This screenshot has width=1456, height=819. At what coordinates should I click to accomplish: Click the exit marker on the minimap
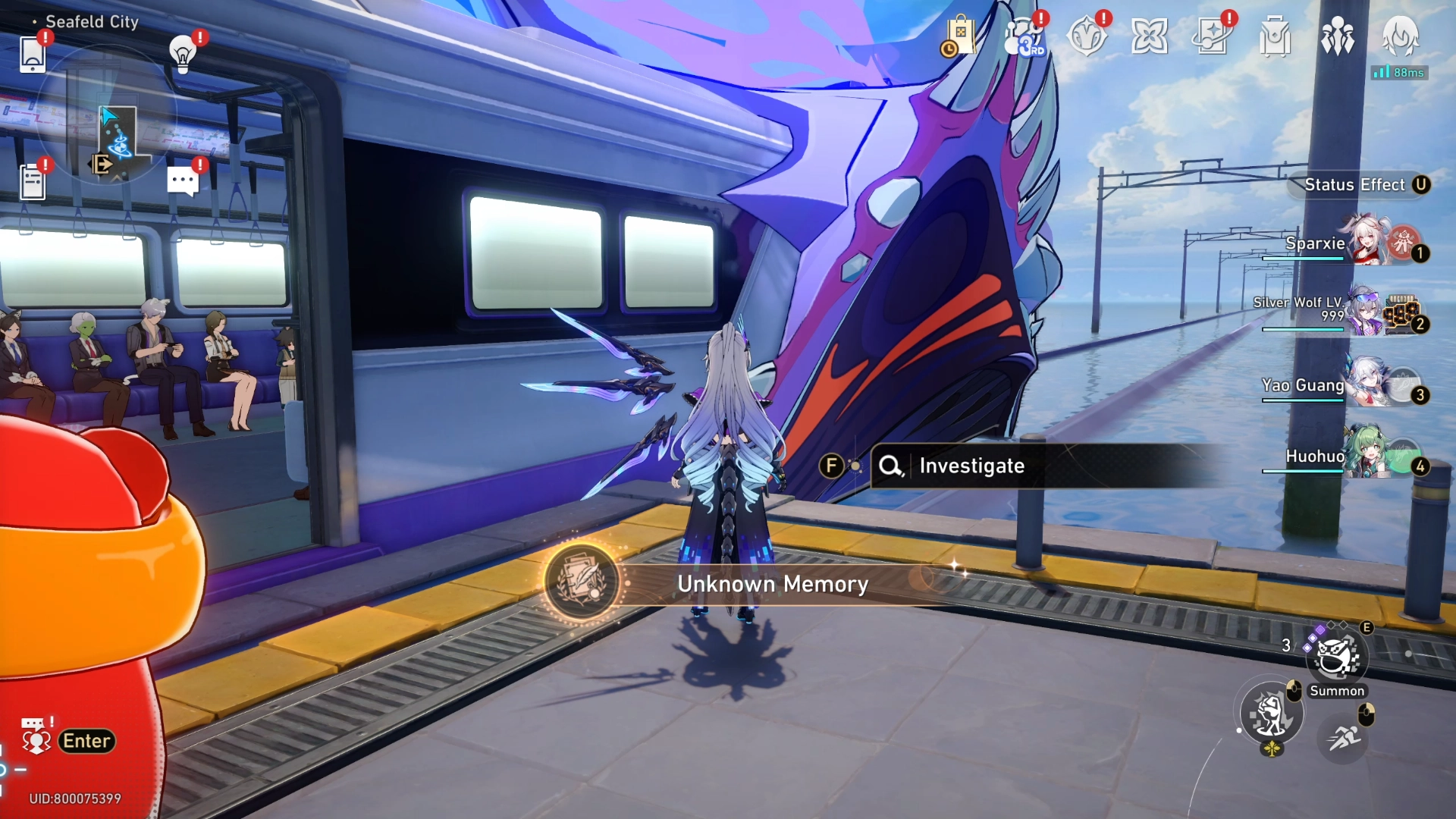tap(99, 164)
